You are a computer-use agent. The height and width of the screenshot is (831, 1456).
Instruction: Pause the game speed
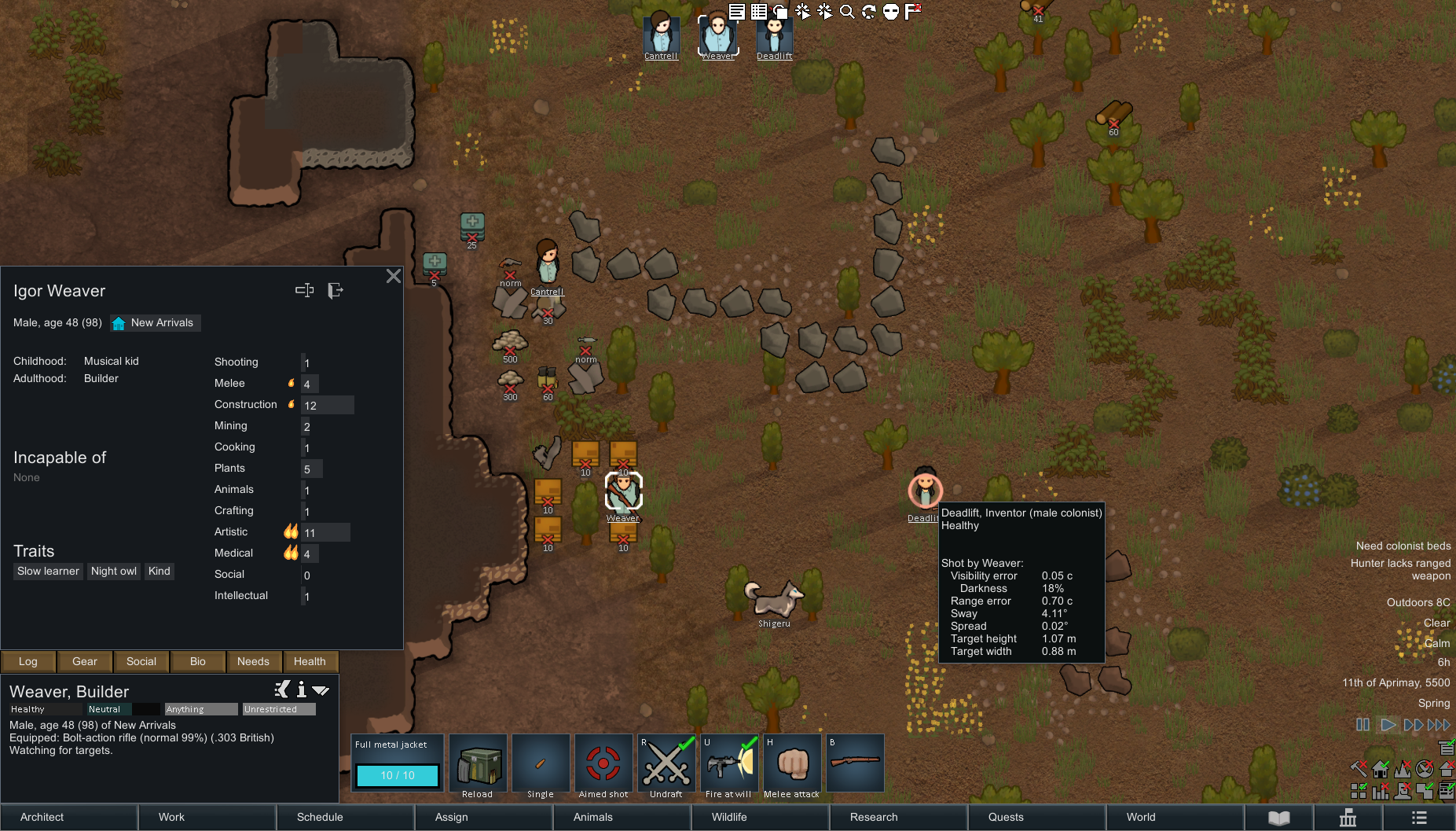click(x=1363, y=725)
